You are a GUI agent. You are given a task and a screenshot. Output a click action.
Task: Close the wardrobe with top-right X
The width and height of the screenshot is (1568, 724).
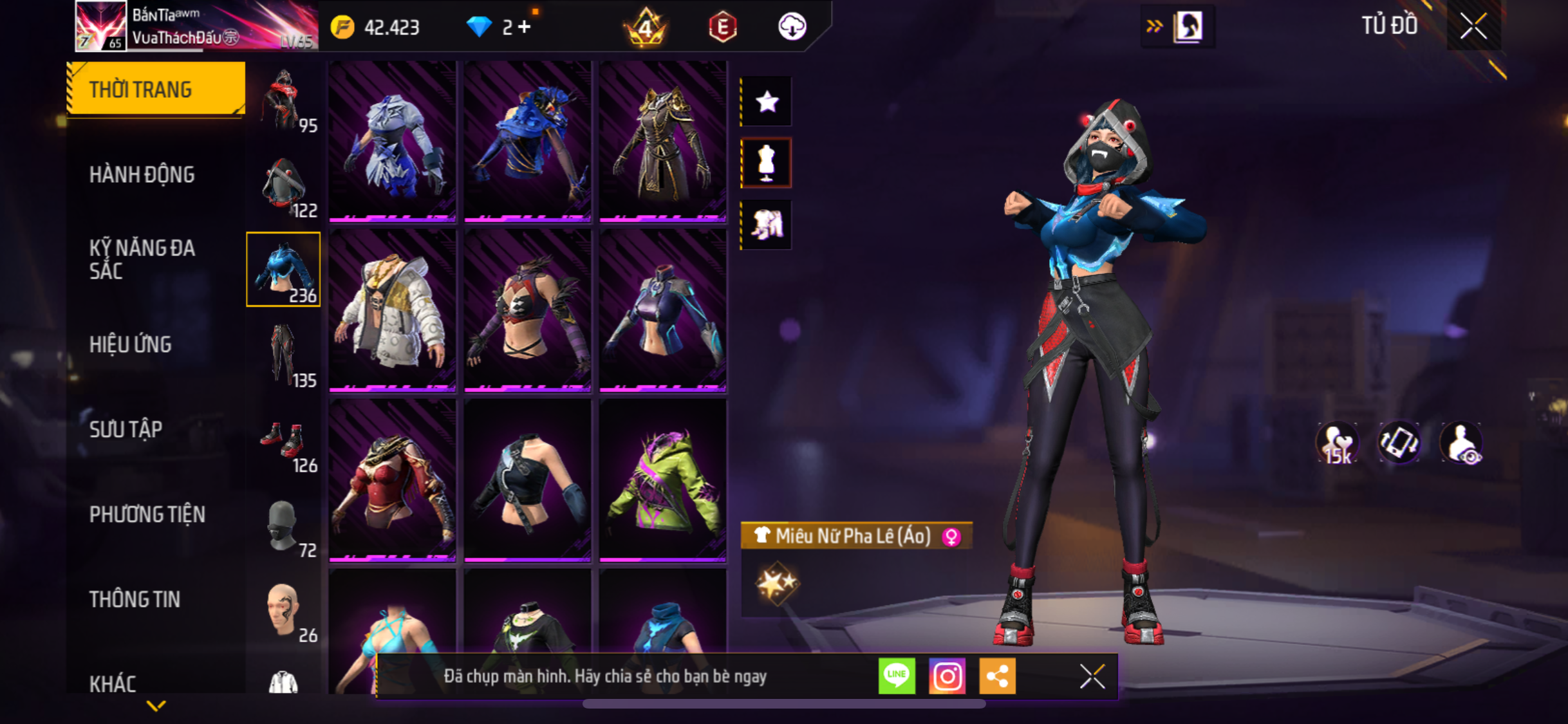(x=1473, y=26)
